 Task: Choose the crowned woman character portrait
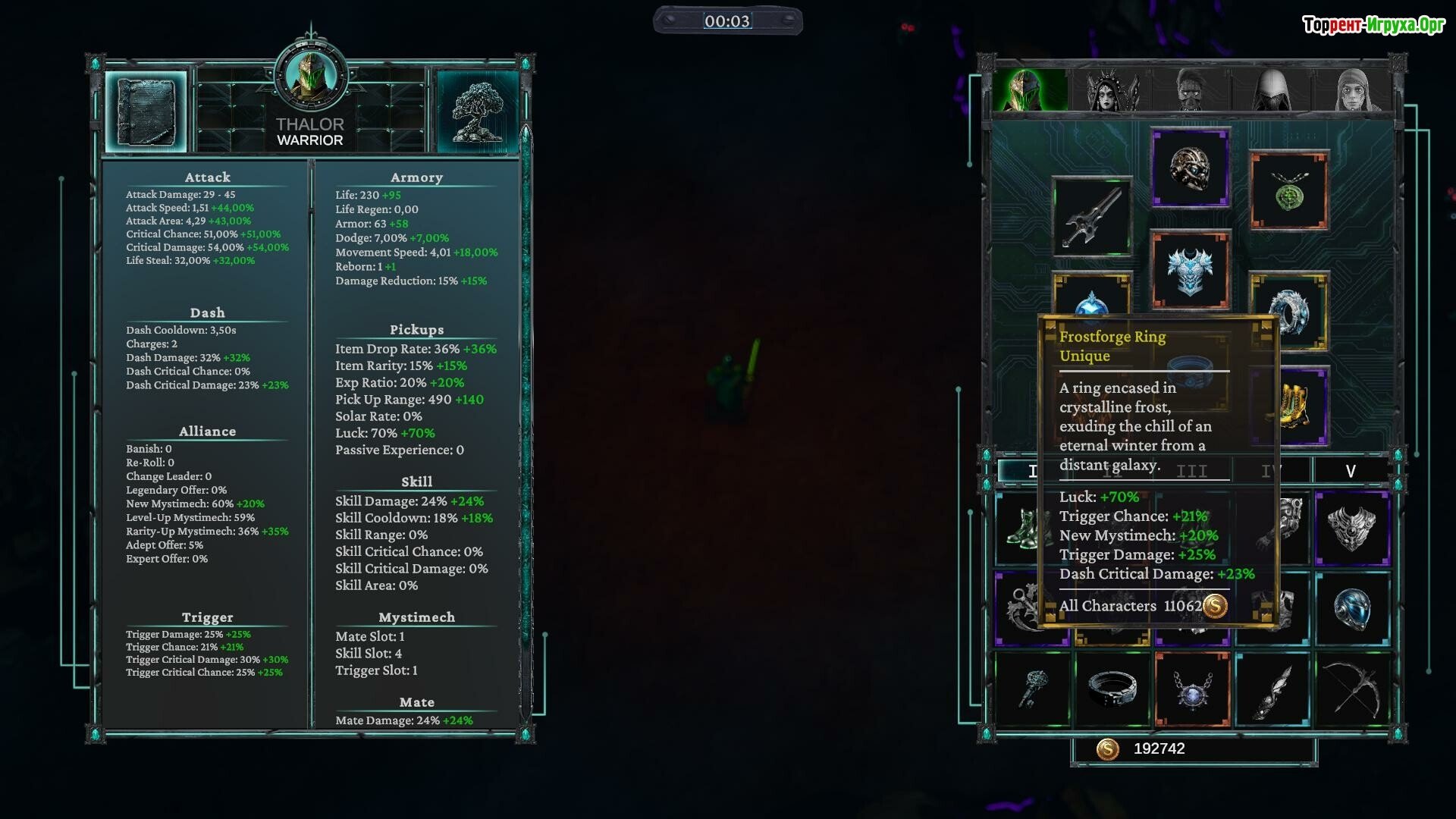pos(1112,90)
